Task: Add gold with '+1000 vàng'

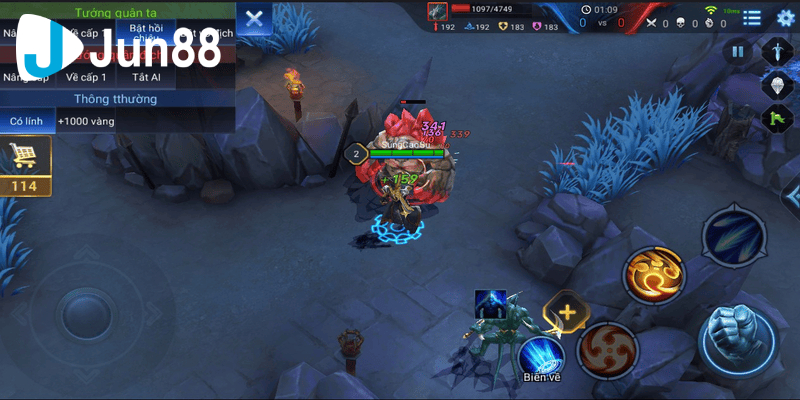Action: (87, 121)
